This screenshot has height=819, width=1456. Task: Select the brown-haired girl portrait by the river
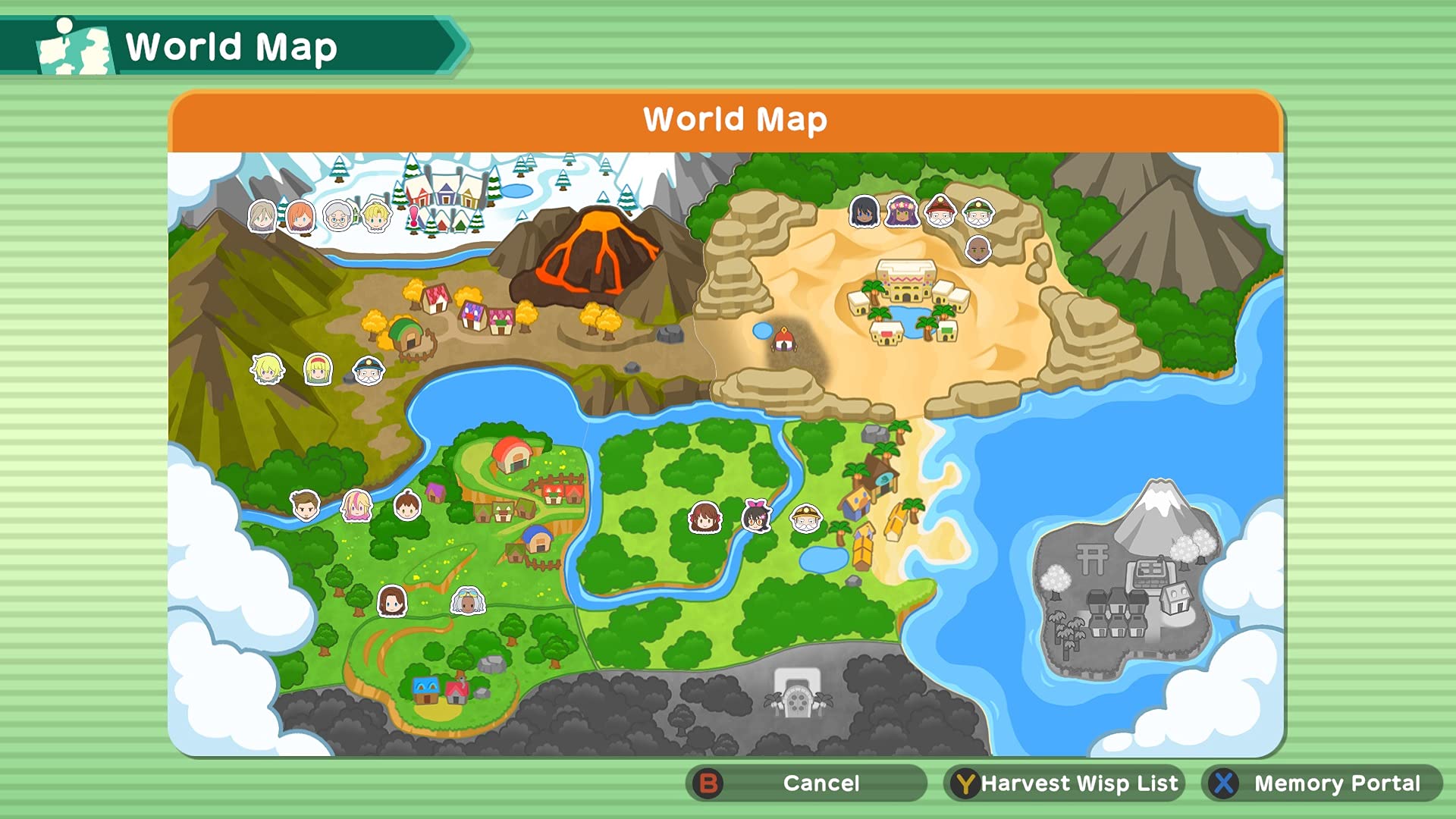[704, 519]
